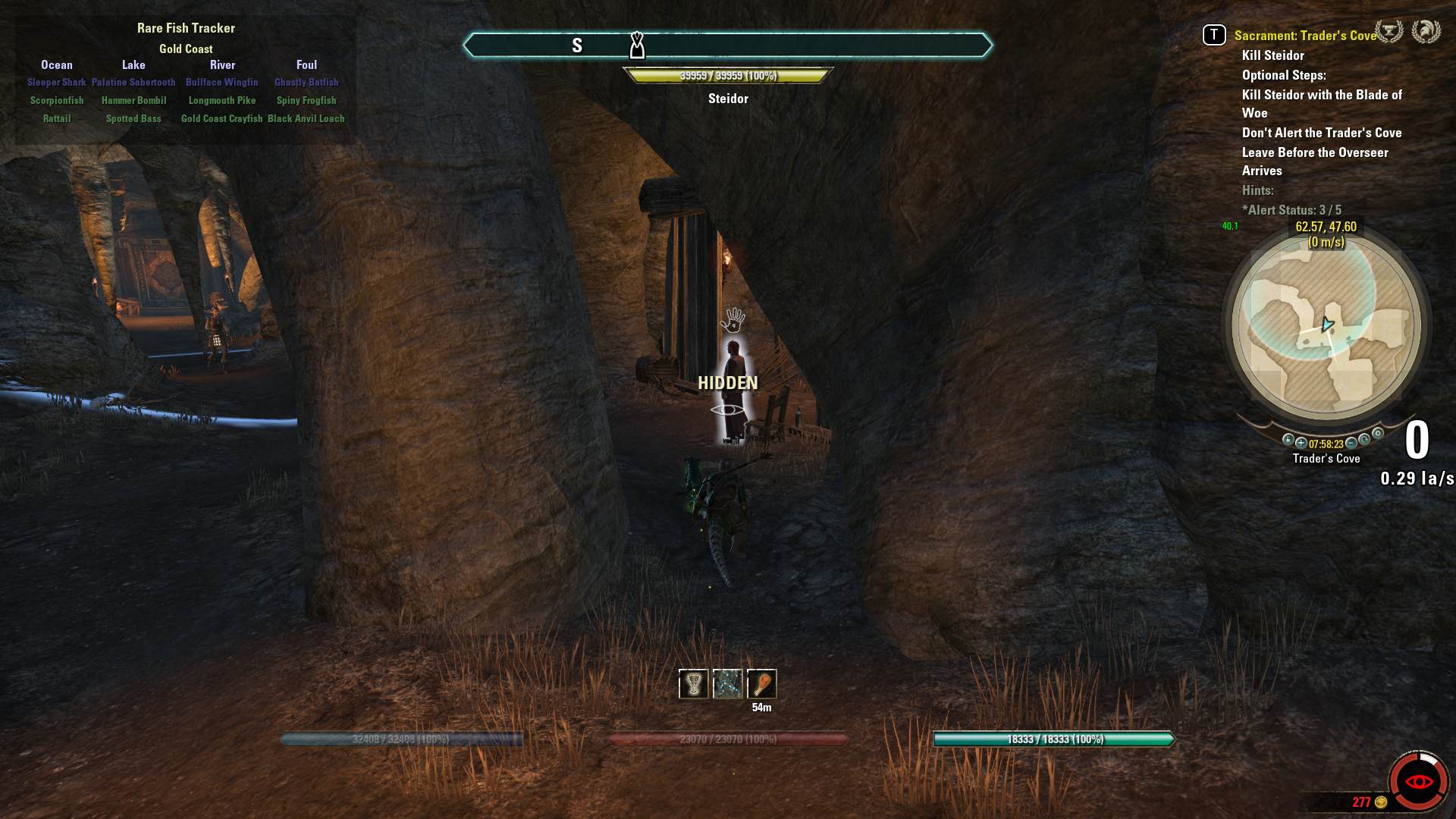The image size is (1456, 819).
Task: Zoom in the minimap with plus button
Action: coord(1301,443)
